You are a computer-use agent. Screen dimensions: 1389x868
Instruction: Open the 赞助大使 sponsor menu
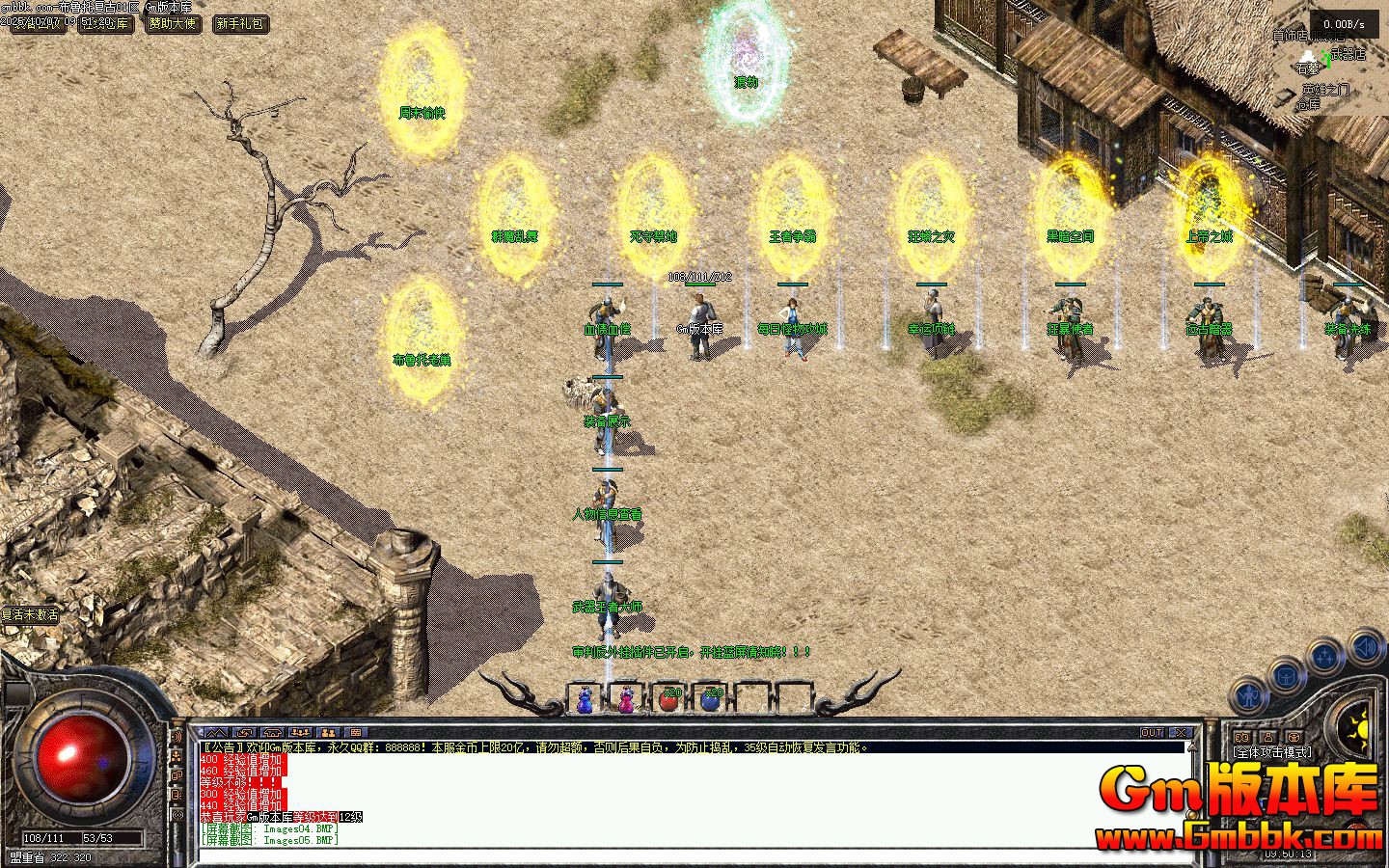(174, 23)
